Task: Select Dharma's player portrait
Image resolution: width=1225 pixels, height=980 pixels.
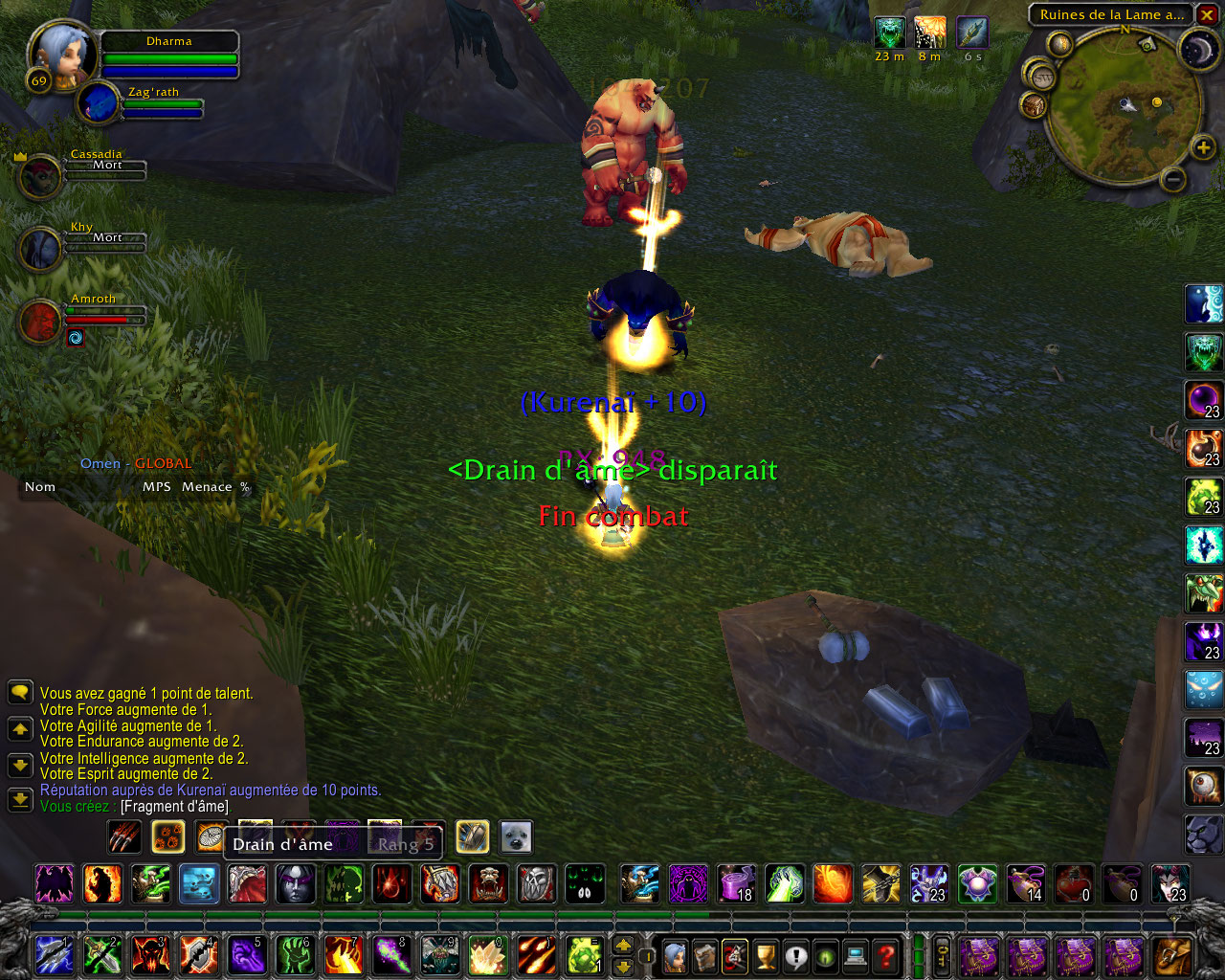Action: pos(62,56)
